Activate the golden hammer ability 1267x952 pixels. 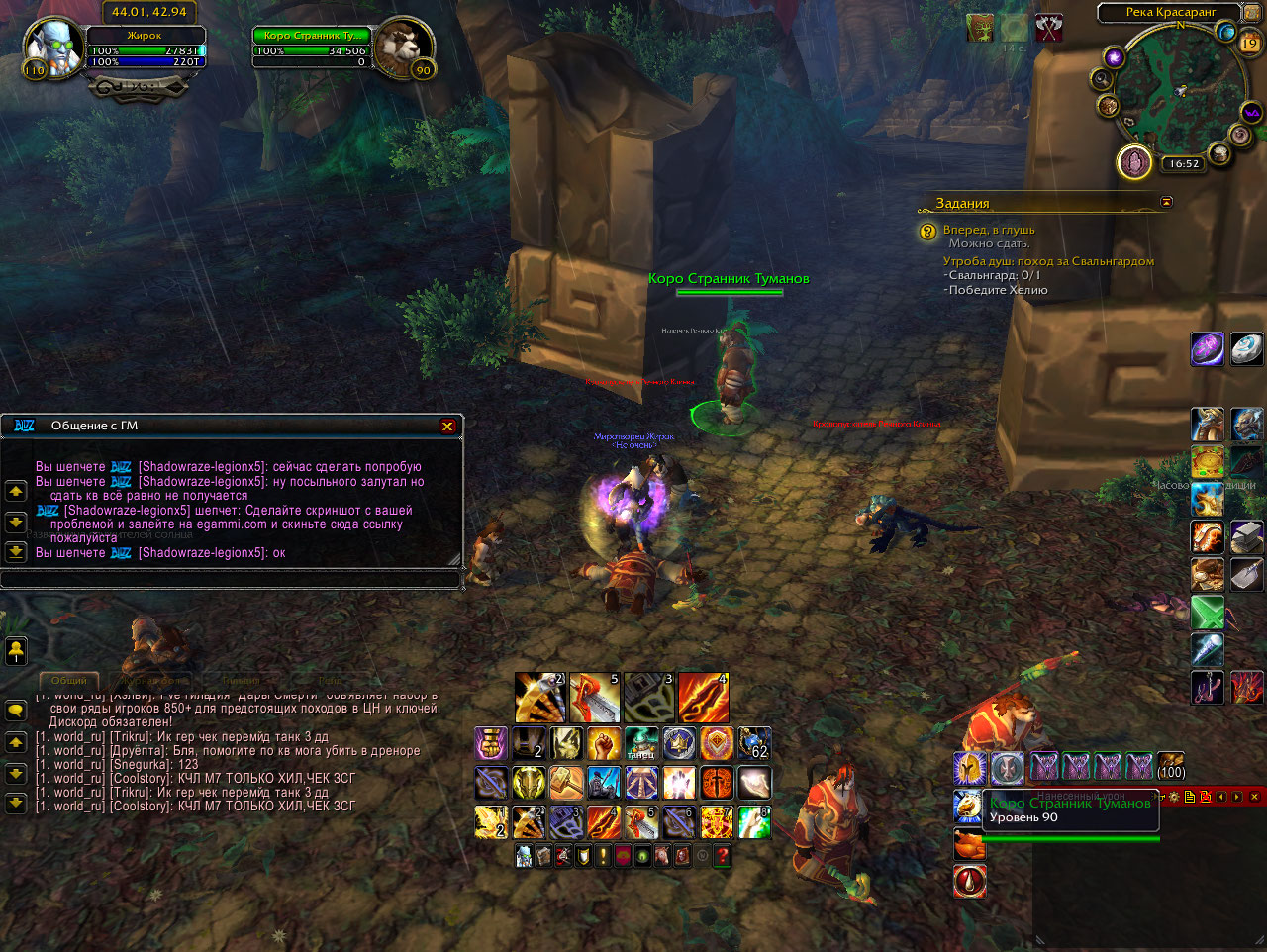566,783
